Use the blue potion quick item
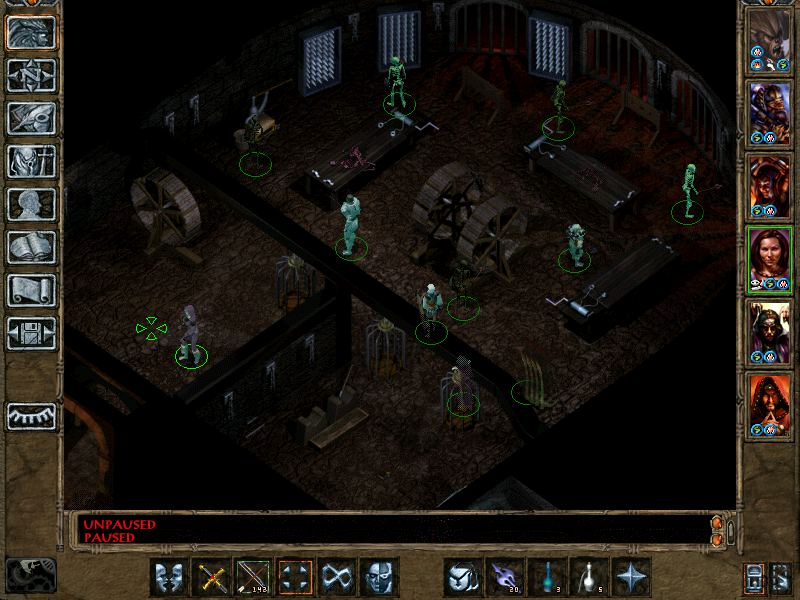800x600 pixels. pyautogui.click(x=548, y=577)
